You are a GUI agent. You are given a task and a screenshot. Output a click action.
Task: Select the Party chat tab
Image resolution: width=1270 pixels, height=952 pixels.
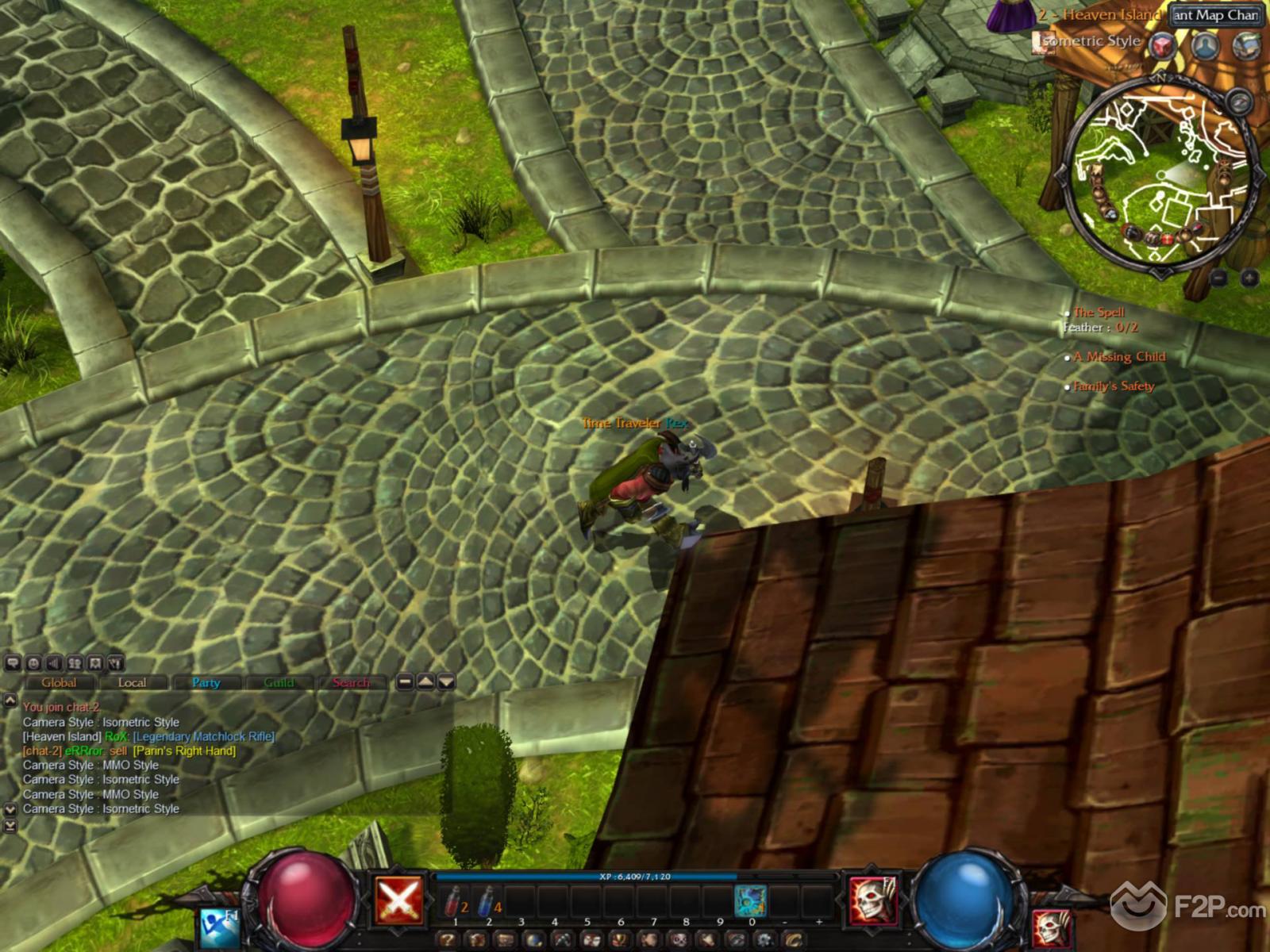click(206, 682)
